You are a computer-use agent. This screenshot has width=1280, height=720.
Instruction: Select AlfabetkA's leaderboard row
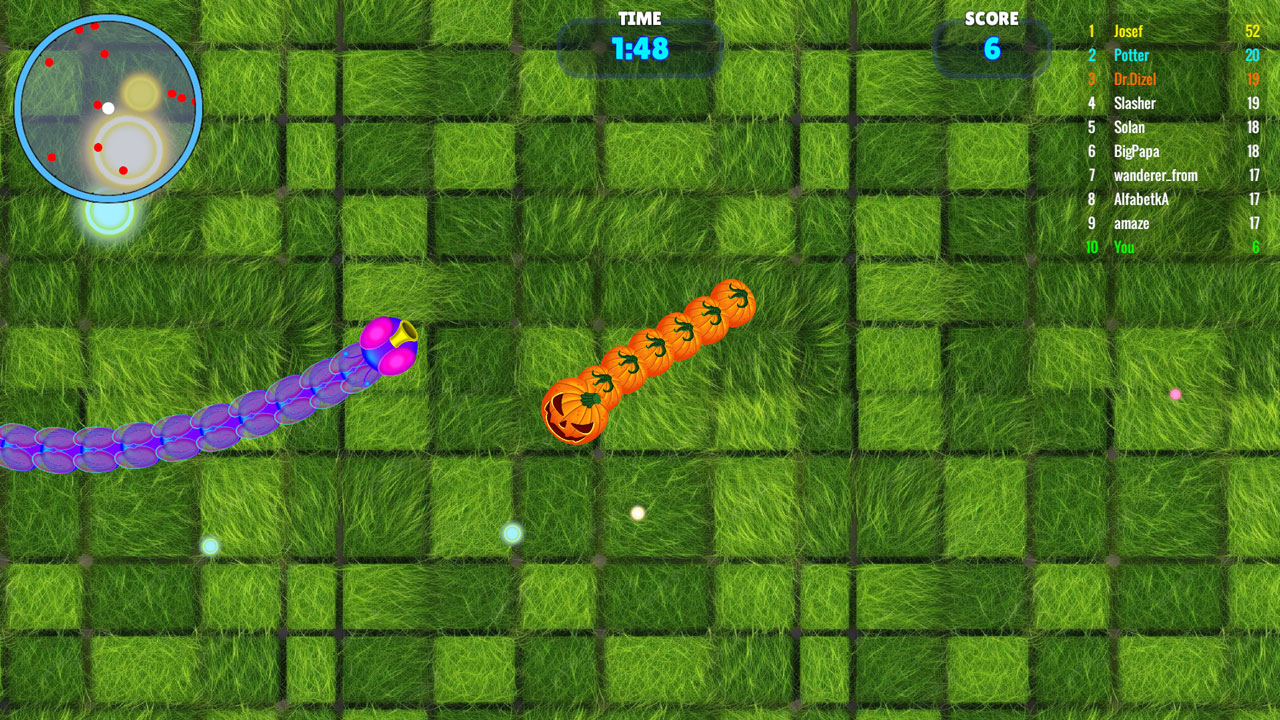click(1140, 199)
